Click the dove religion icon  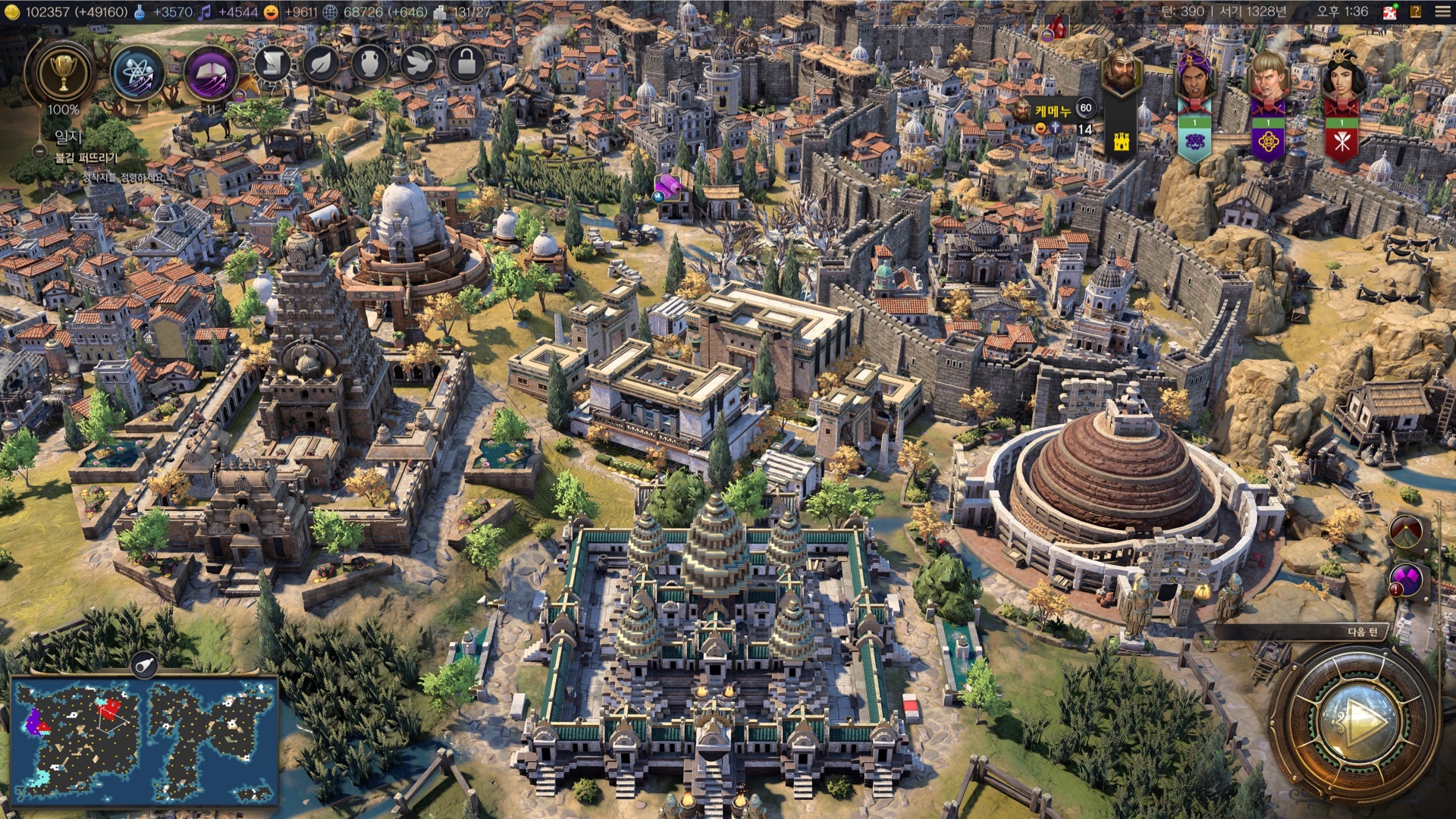(418, 64)
